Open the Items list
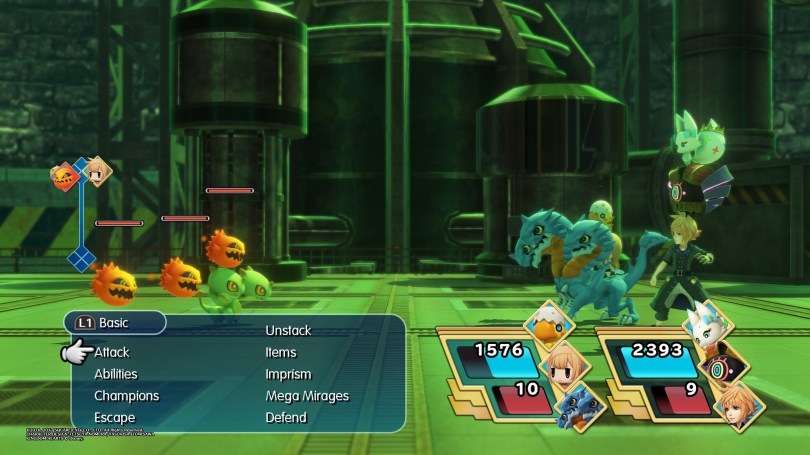Image resolution: width=810 pixels, height=455 pixels. click(280, 352)
